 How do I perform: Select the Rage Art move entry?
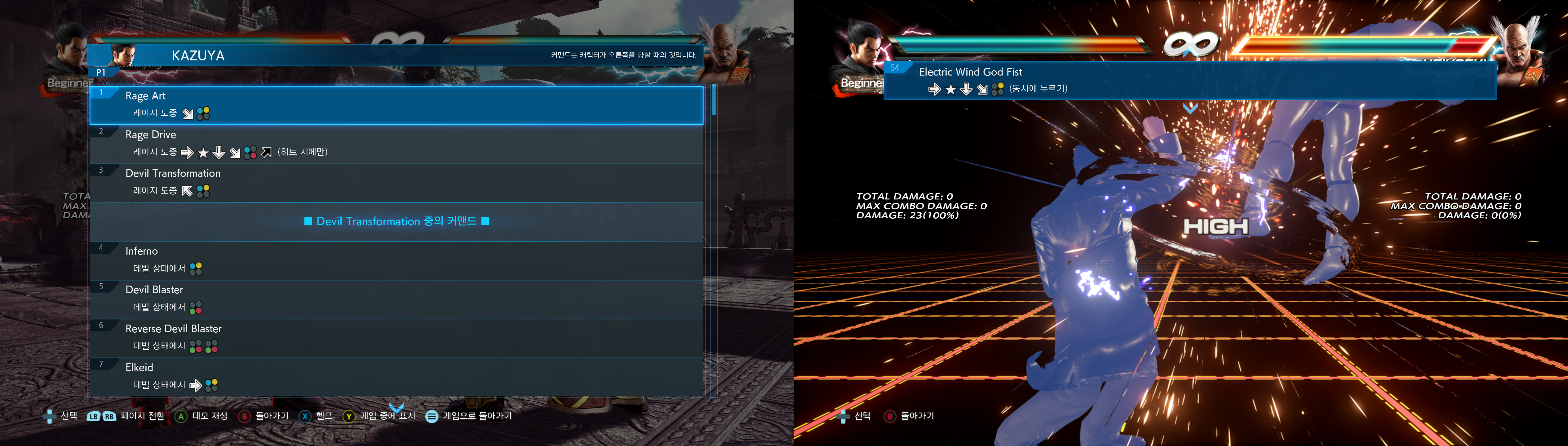click(396, 105)
